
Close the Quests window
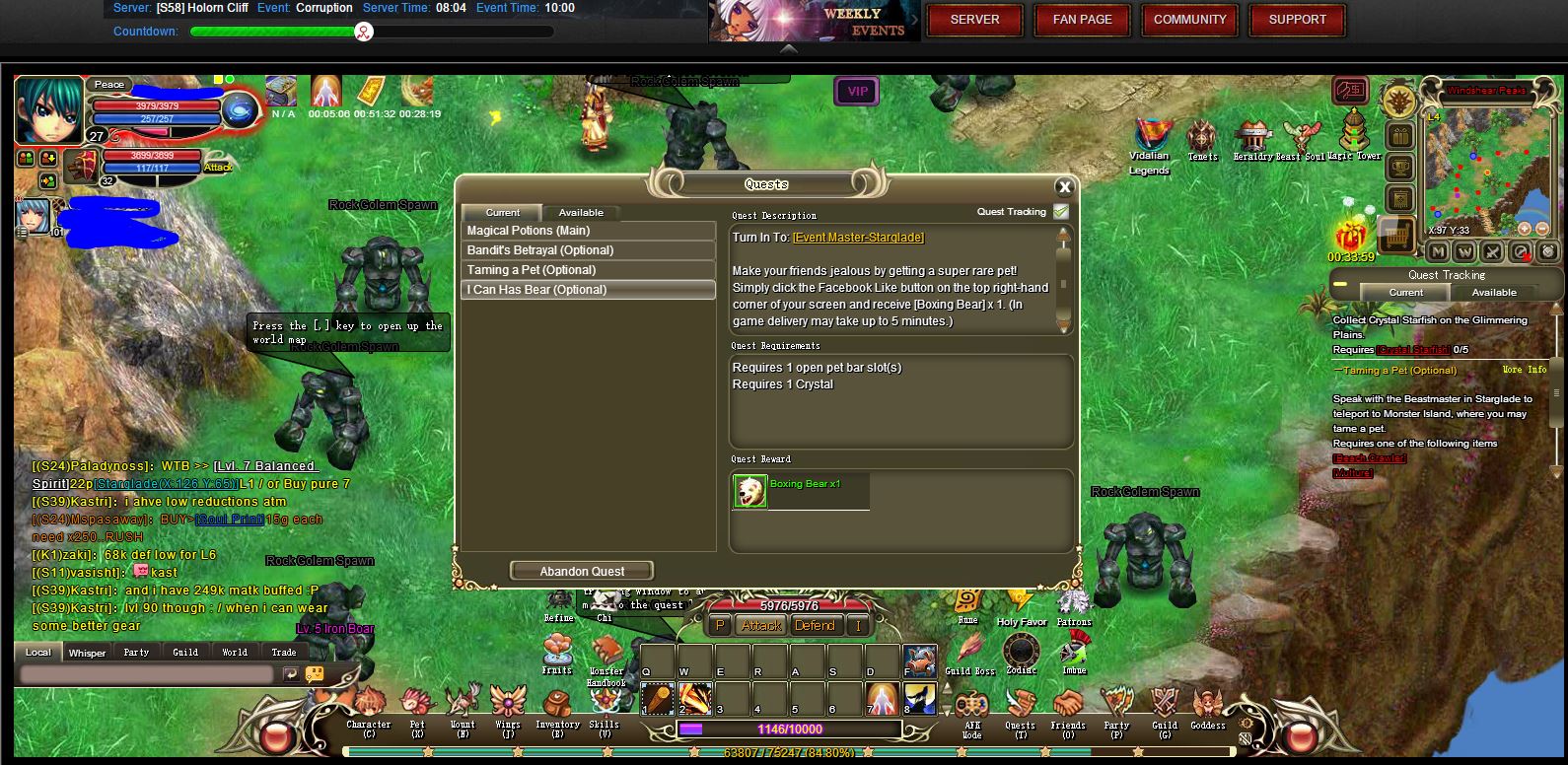coord(1064,187)
